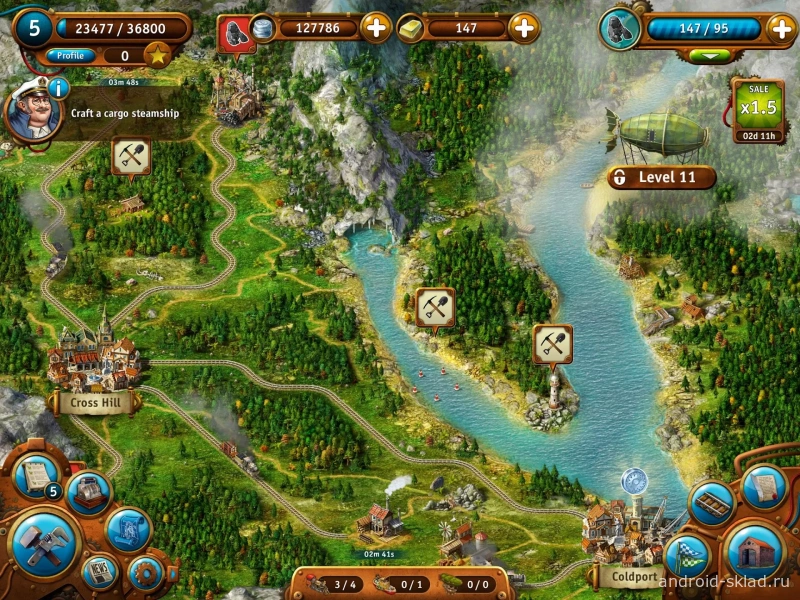800x600 pixels.
Task: Click the quest info 'i' badge
Action: pos(57,88)
